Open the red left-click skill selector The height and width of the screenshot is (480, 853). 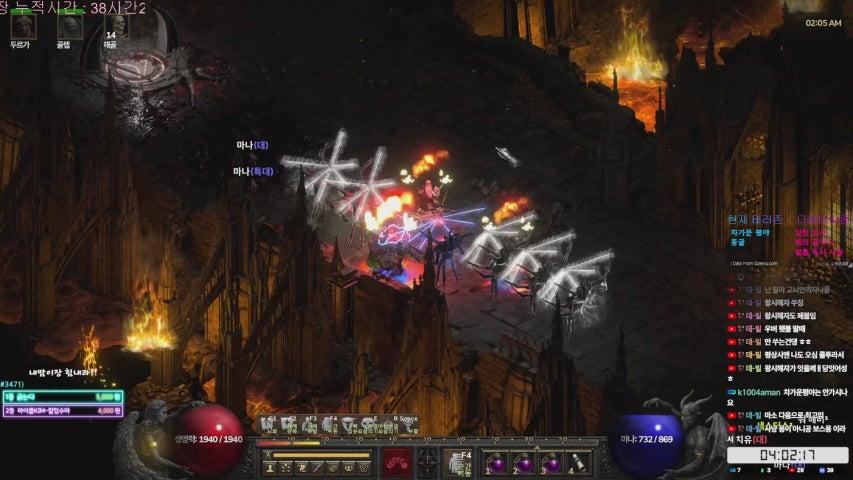pyautogui.click(x=395, y=462)
